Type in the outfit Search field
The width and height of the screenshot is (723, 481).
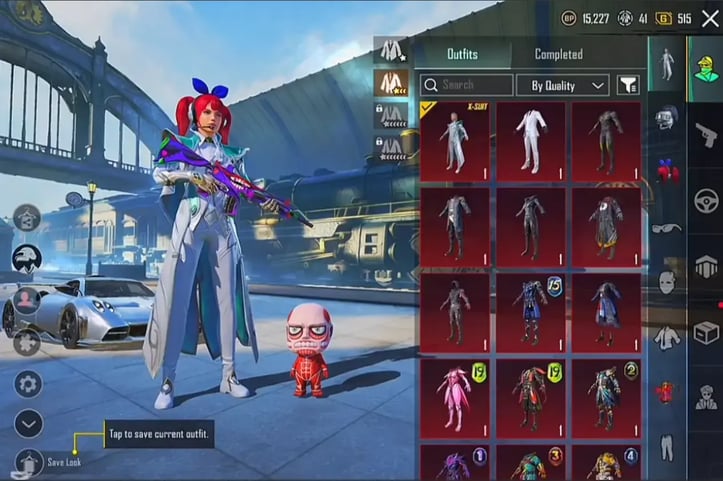tap(467, 85)
